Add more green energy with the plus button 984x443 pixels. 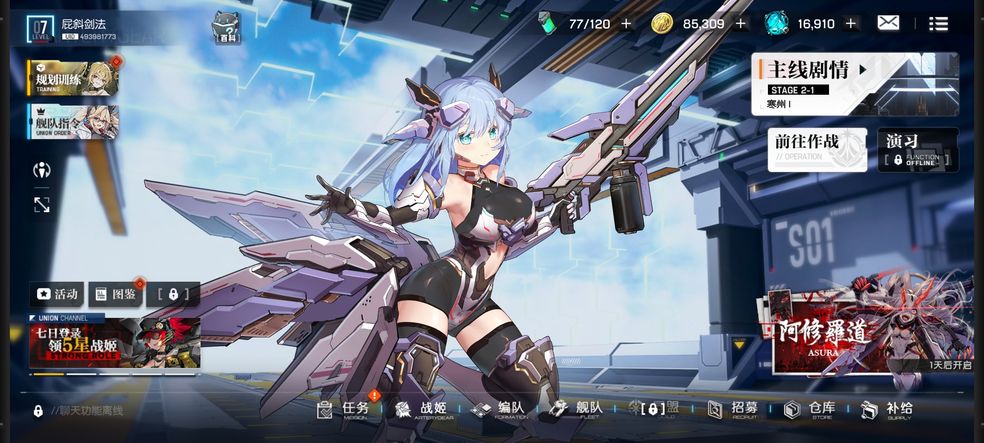[627, 23]
